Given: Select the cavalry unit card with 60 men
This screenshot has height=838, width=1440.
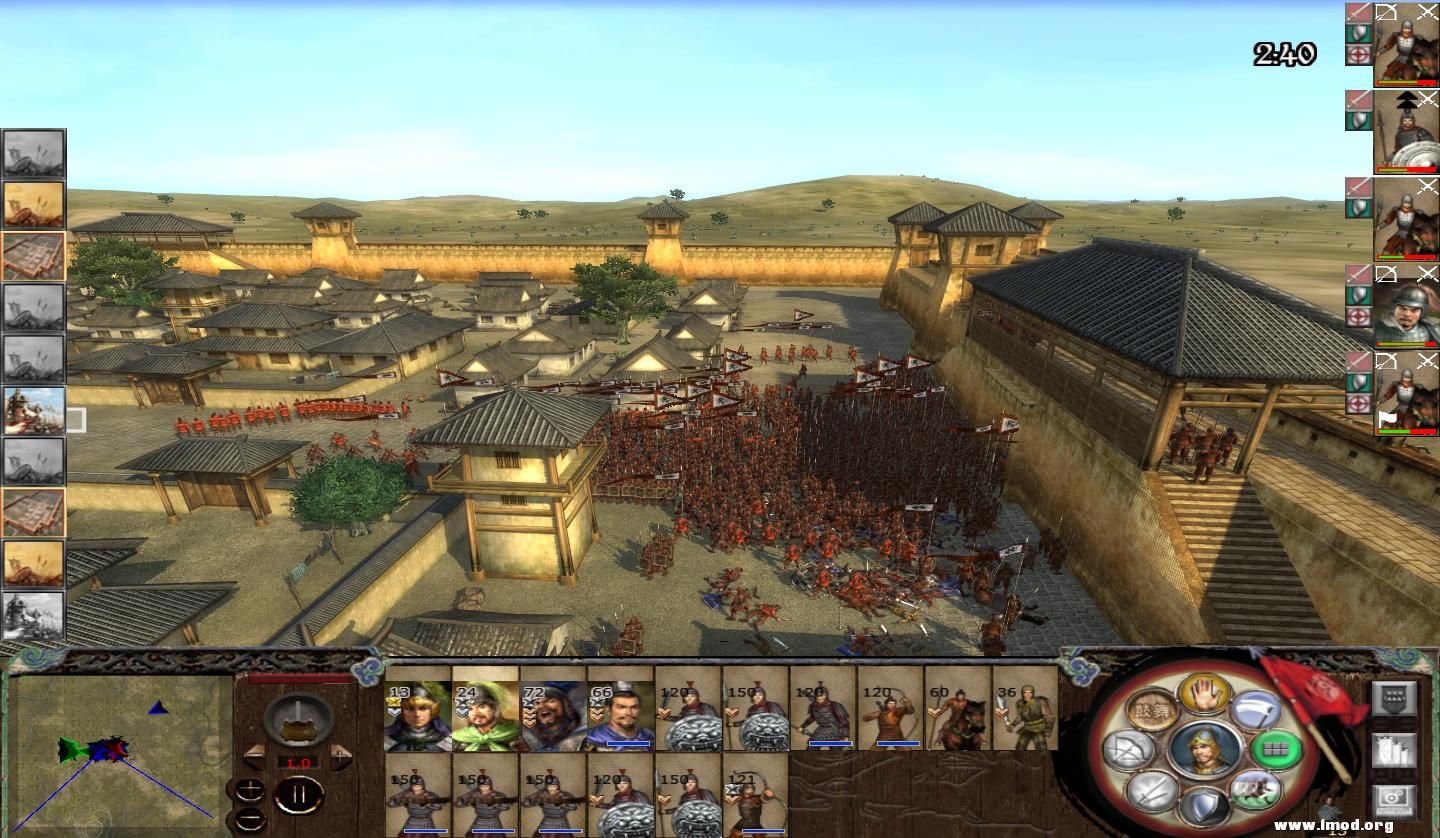Looking at the screenshot, I should pyautogui.click(x=958, y=710).
